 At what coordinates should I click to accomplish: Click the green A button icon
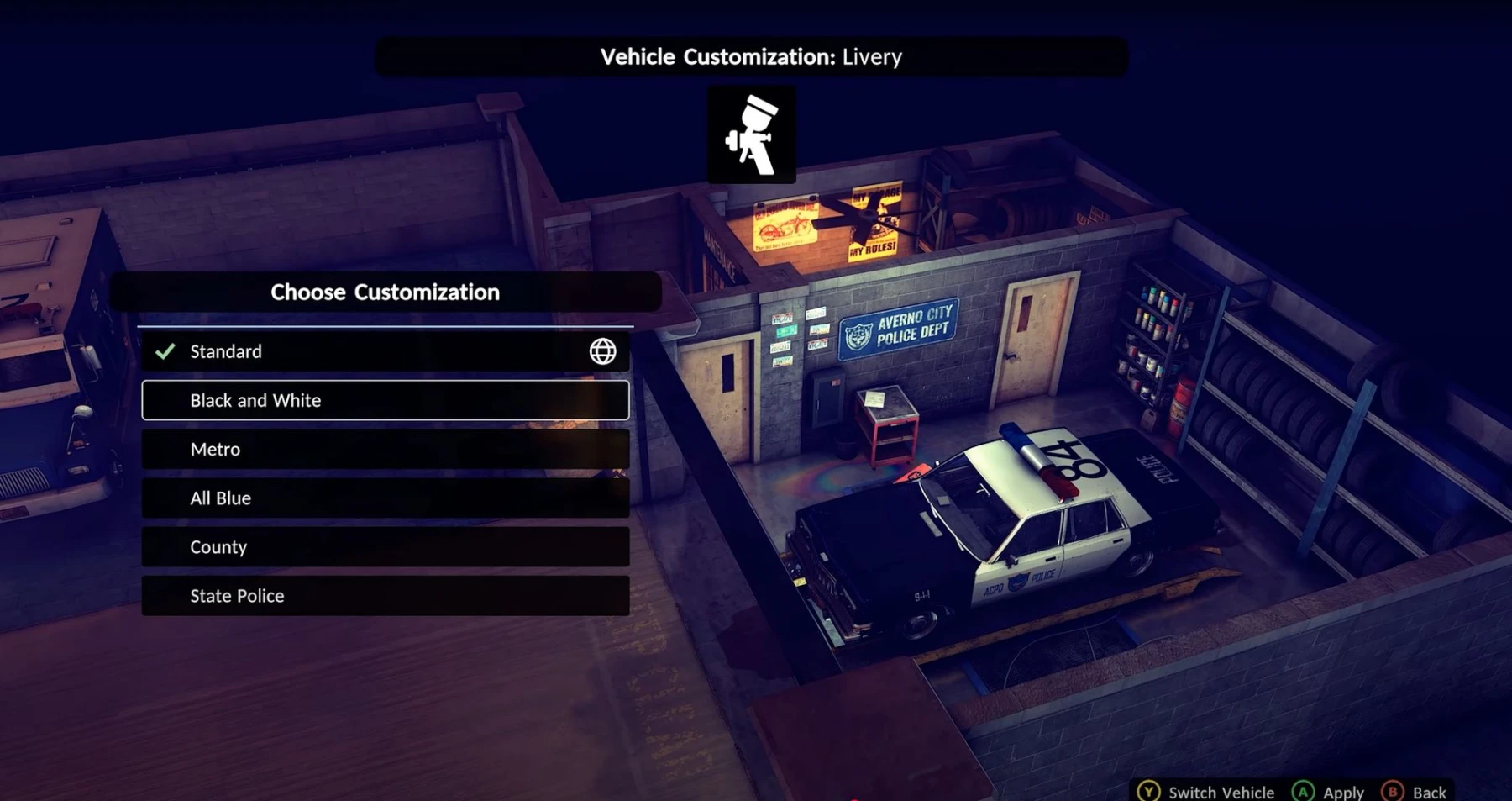1304,791
